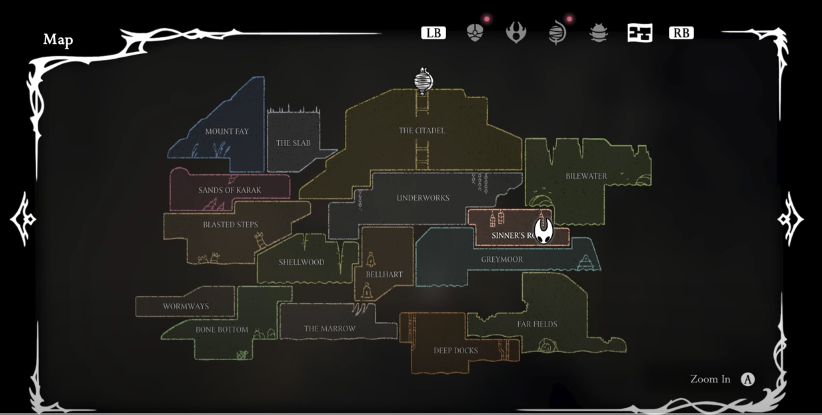Screen dimensions: 822x415
Task: Click the left ornate pane arrow
Action: [x=22, y=218]
